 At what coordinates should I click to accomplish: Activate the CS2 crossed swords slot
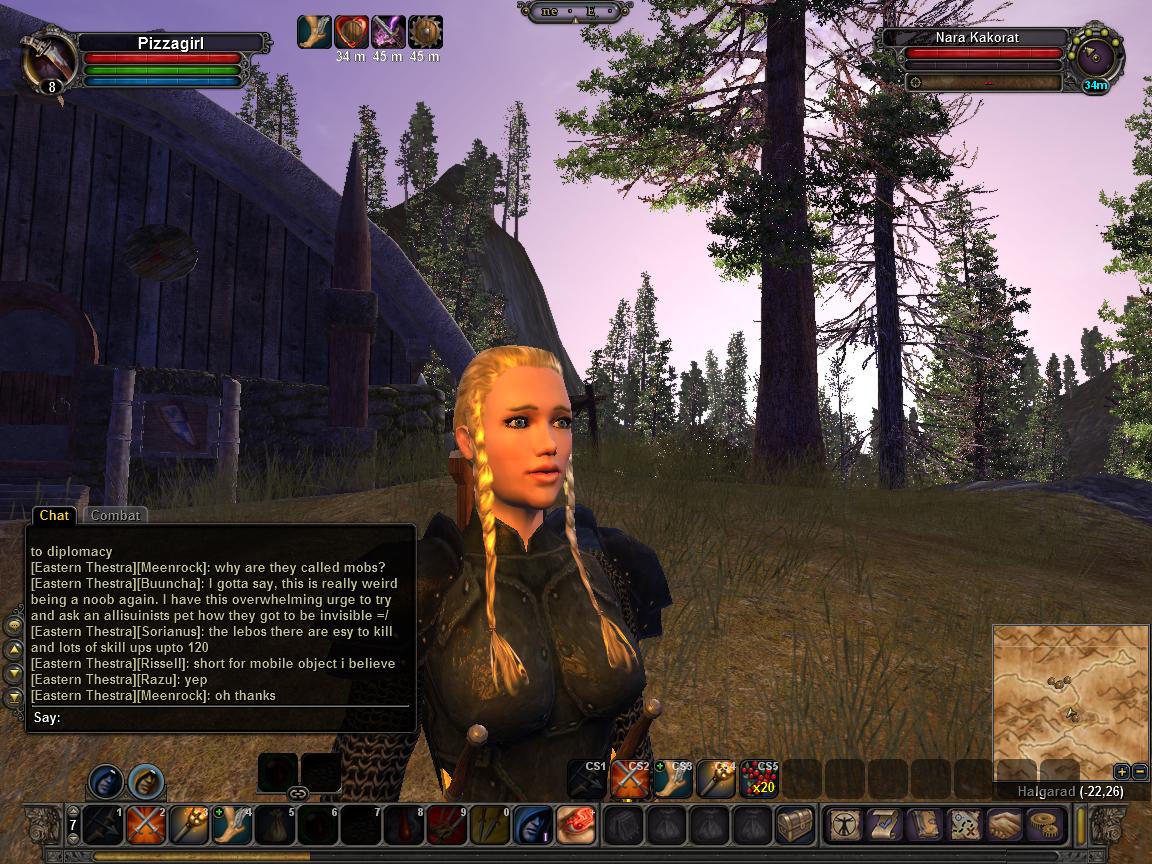[631, 779]
